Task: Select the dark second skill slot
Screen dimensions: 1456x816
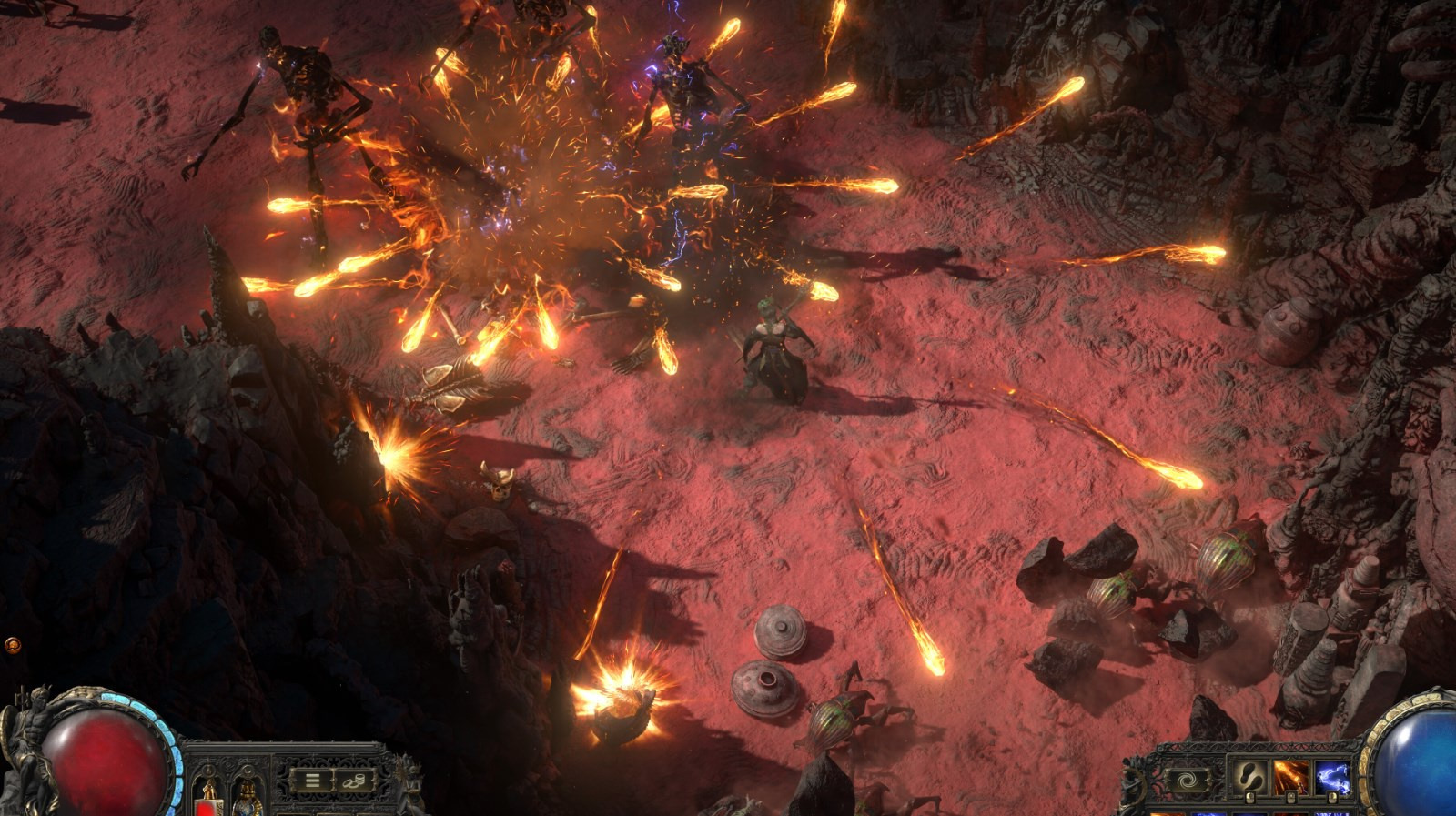Action: pos(1249,776)
